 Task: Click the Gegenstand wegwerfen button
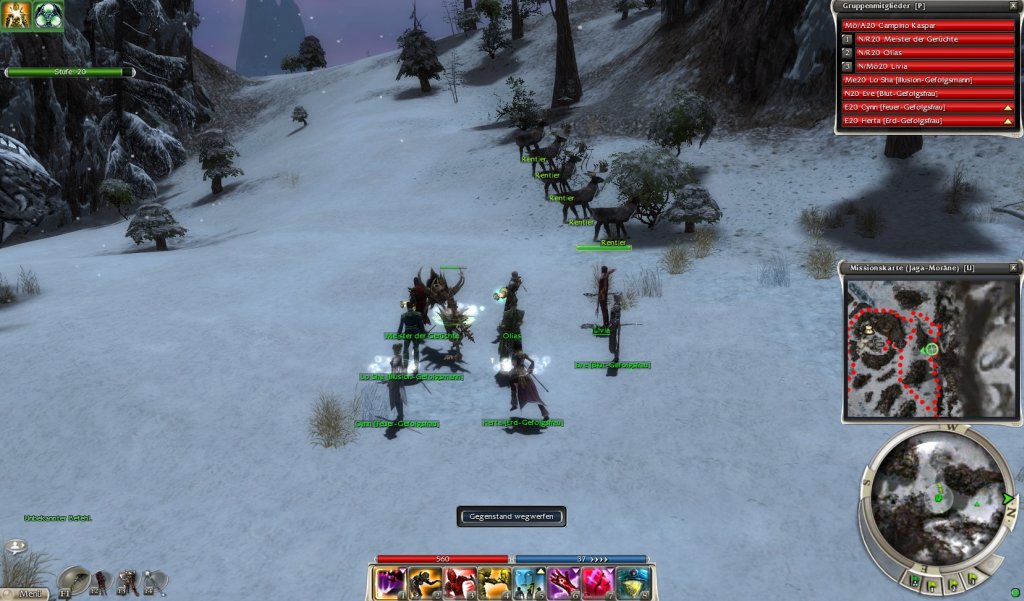(511, 516)
